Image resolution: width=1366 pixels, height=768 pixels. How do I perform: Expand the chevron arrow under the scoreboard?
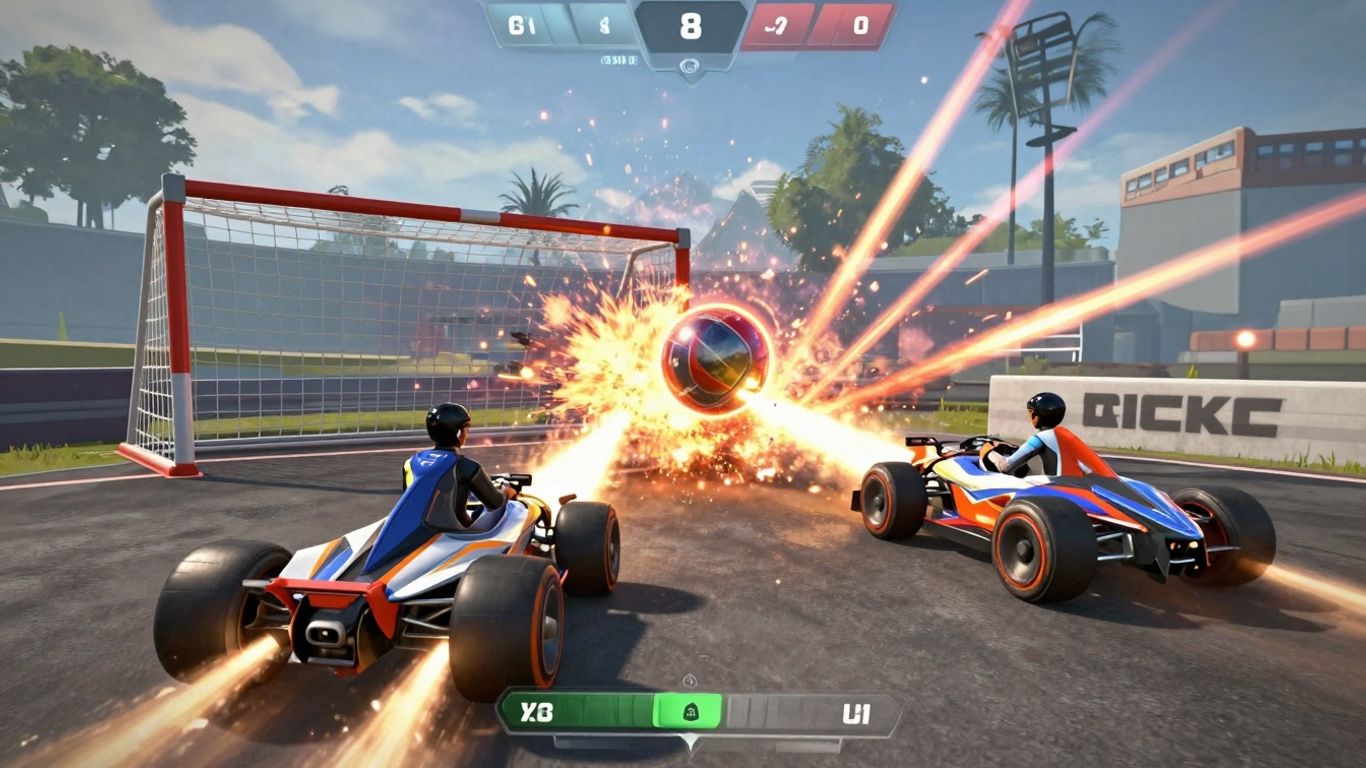691,78
